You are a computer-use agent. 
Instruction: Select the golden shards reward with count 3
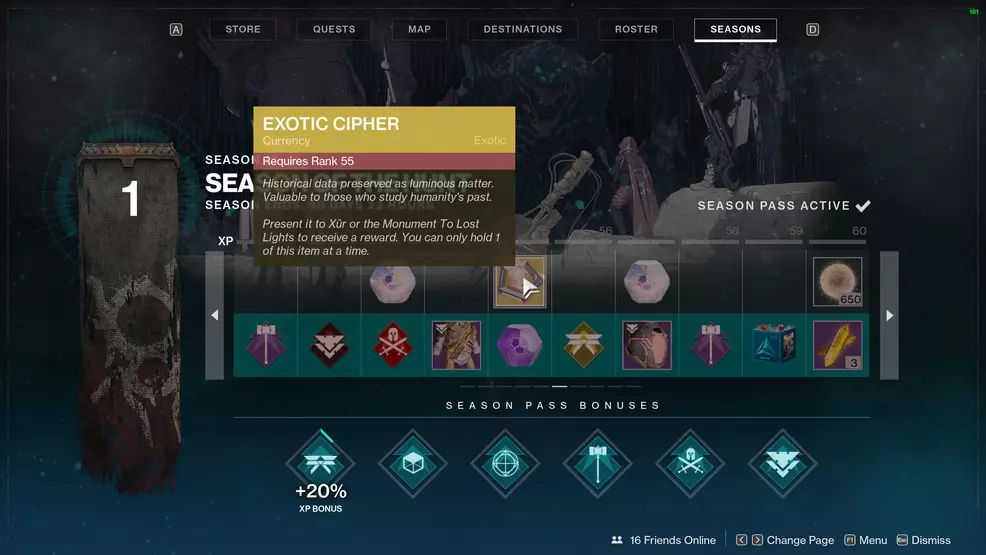(837, 345)
